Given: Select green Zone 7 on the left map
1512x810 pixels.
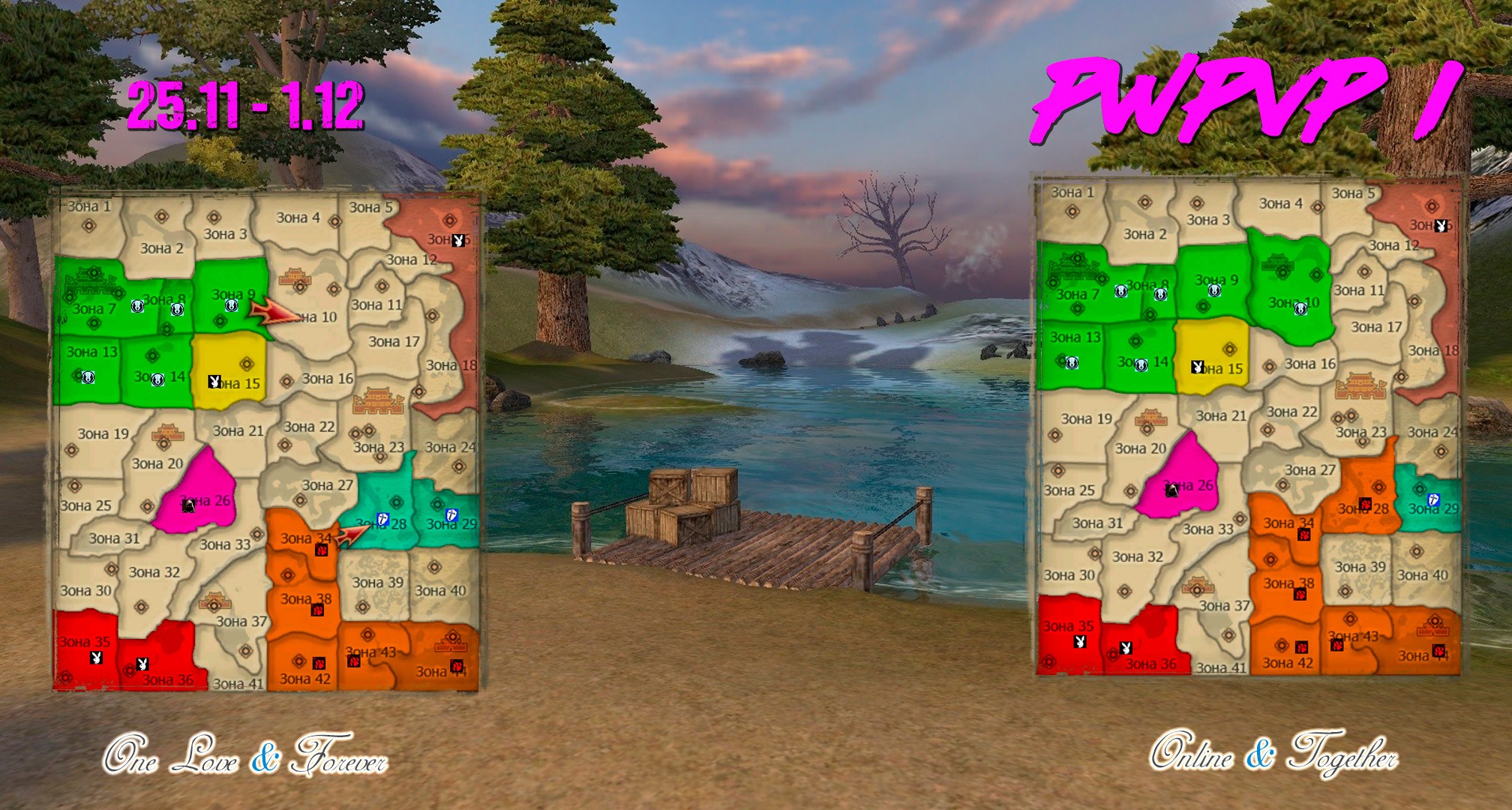Looking at the screenshot, I should [x=91, y=300].
